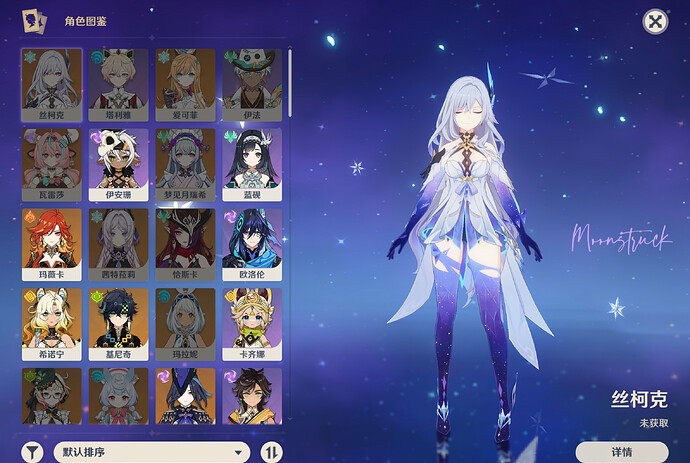This screenshot has height=463, width=690.
Task: Choose the 玛薇卡 character card
Action: pos(52,243)
